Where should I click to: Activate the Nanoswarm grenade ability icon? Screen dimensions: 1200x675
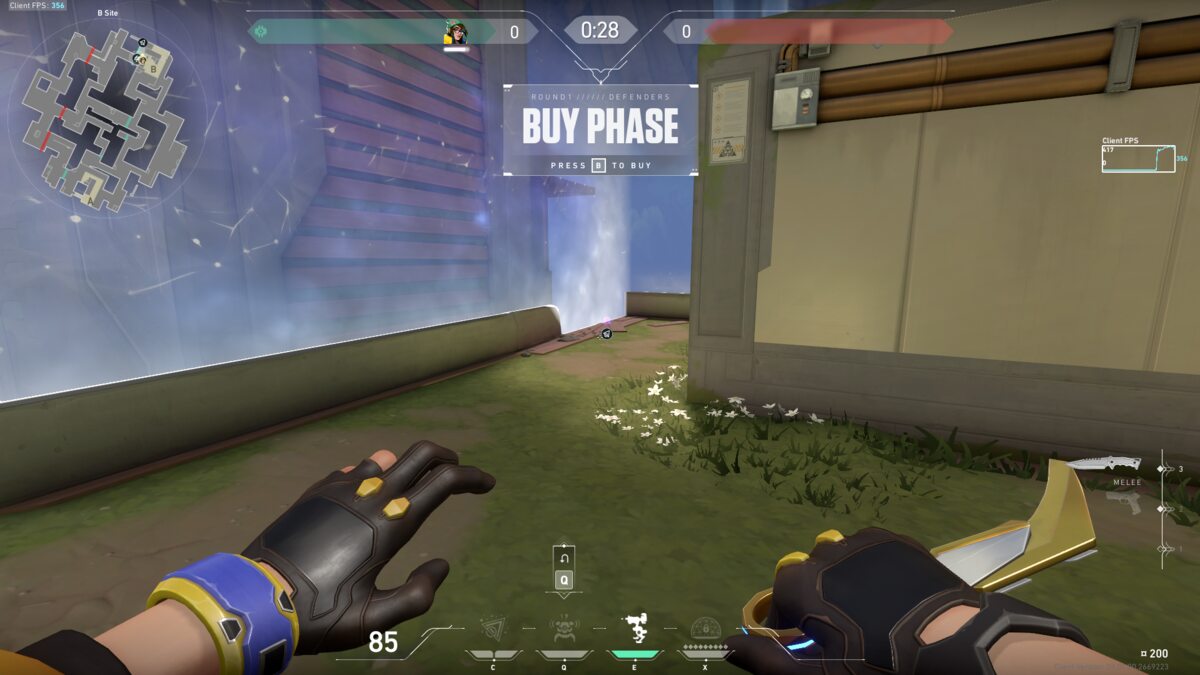(493, 629)
